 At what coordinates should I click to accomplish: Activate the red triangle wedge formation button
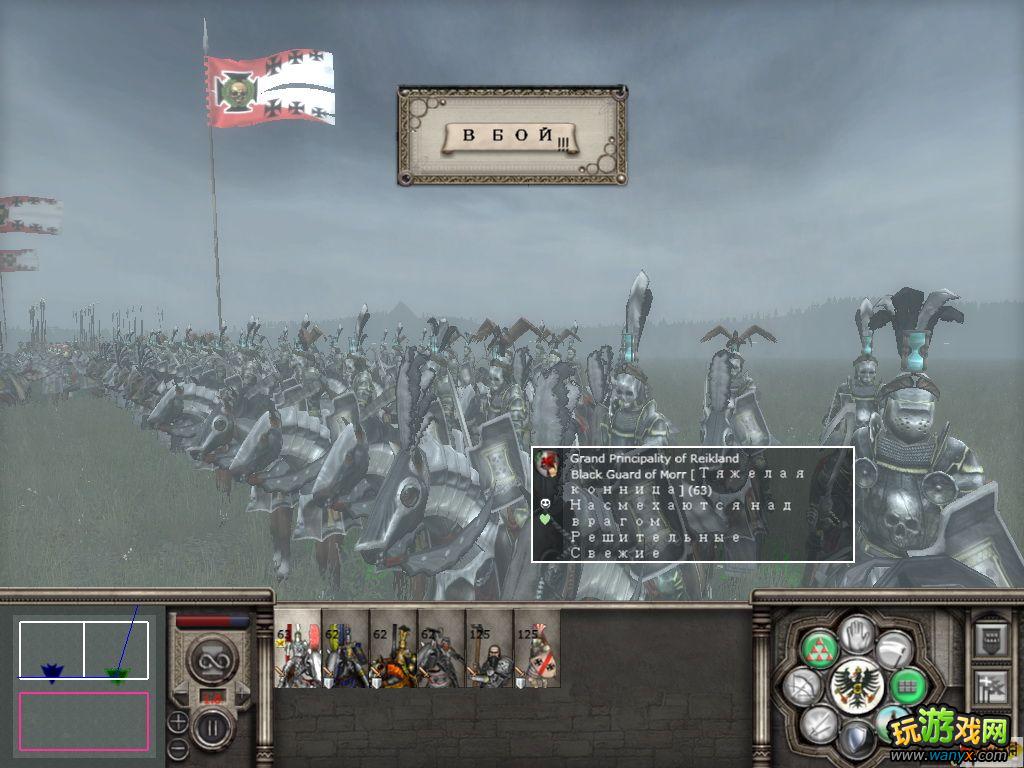click(820, 648)
